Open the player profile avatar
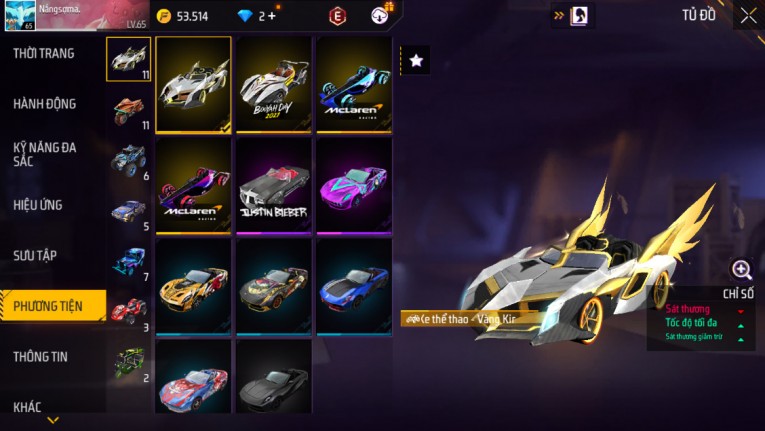This screenshot has height=431, width=765. pyautogui.click(x=19, y=16)
